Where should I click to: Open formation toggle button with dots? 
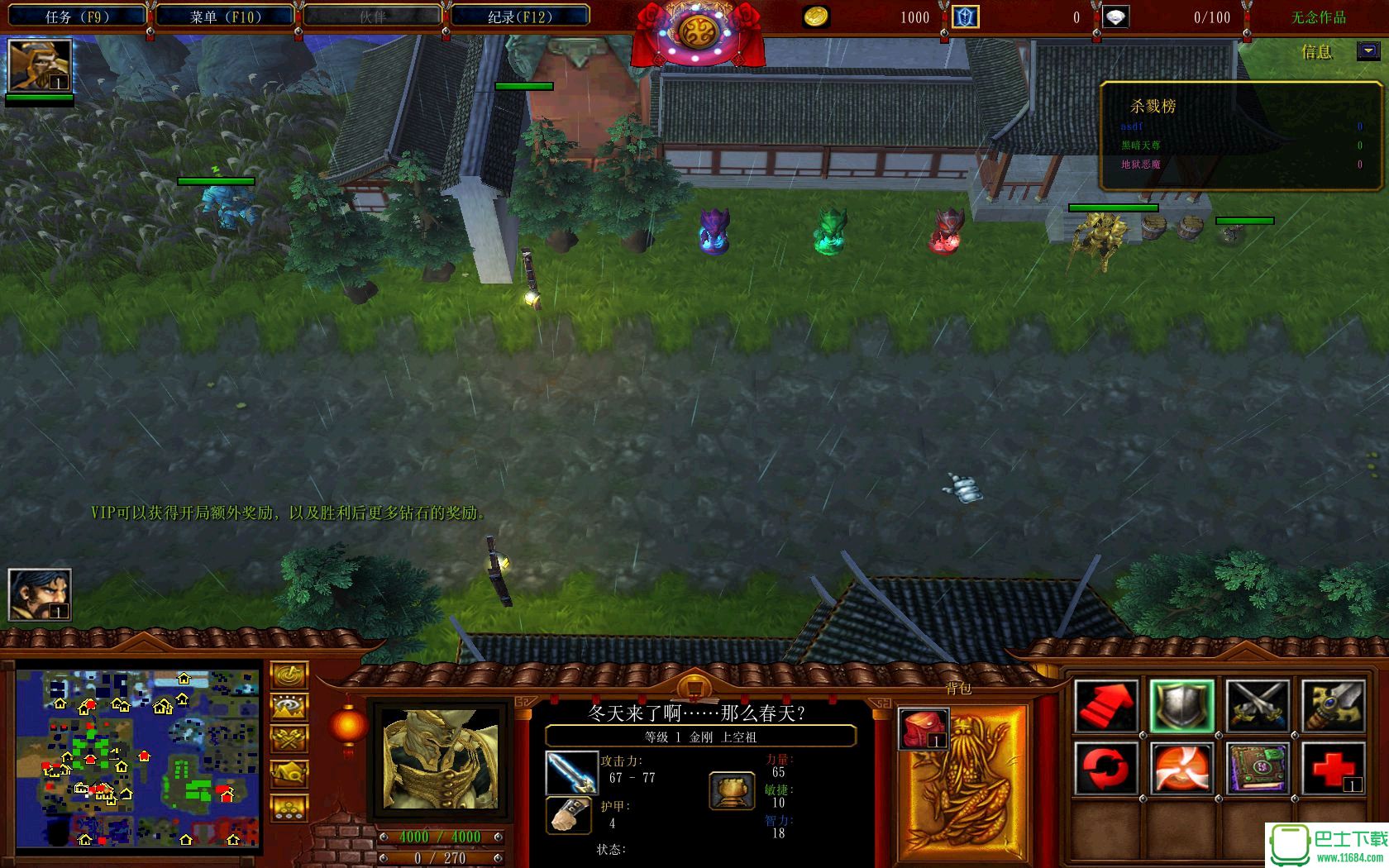289,808
